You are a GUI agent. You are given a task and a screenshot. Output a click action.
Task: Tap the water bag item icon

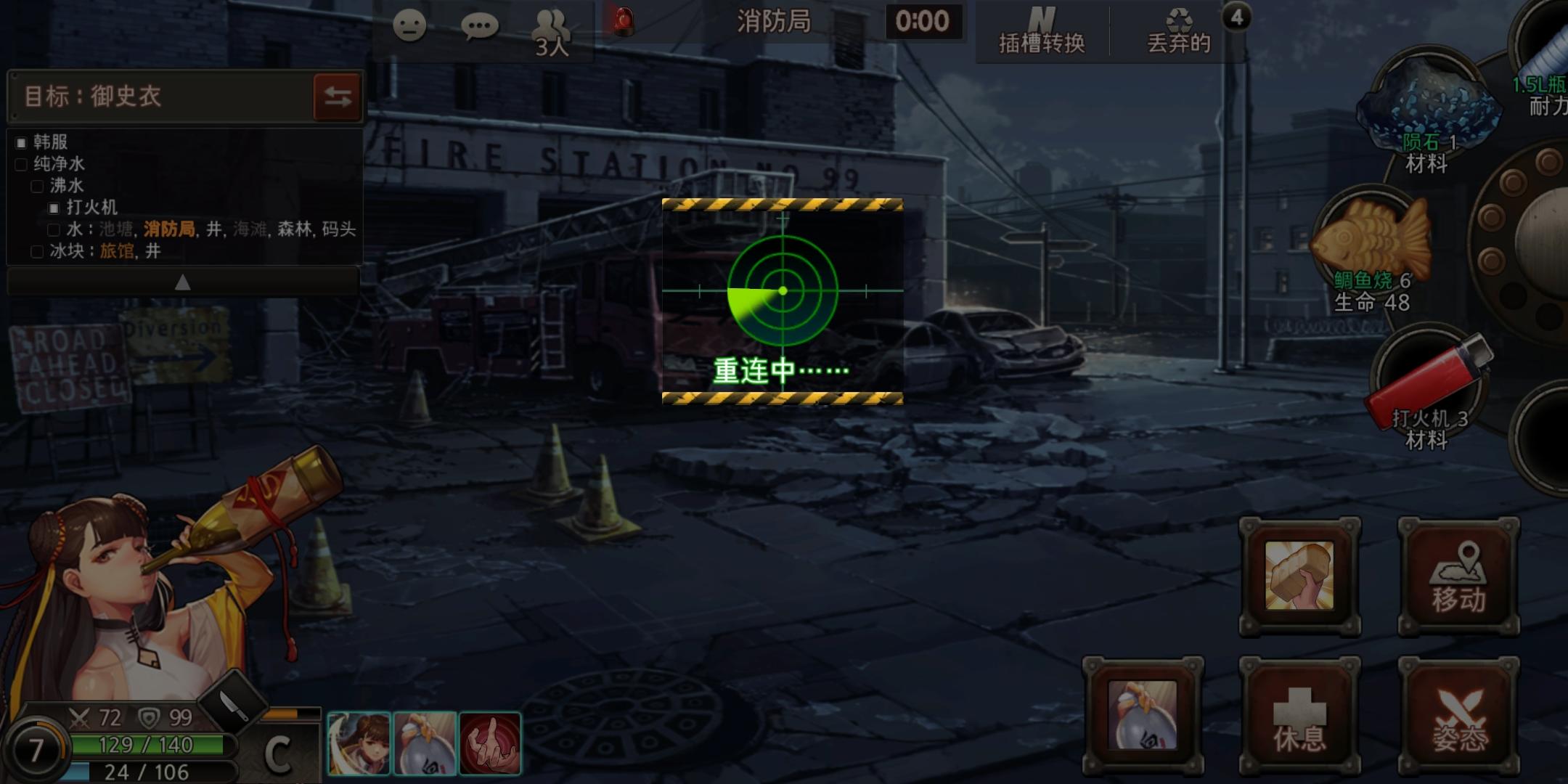(x=1142, y=715)
